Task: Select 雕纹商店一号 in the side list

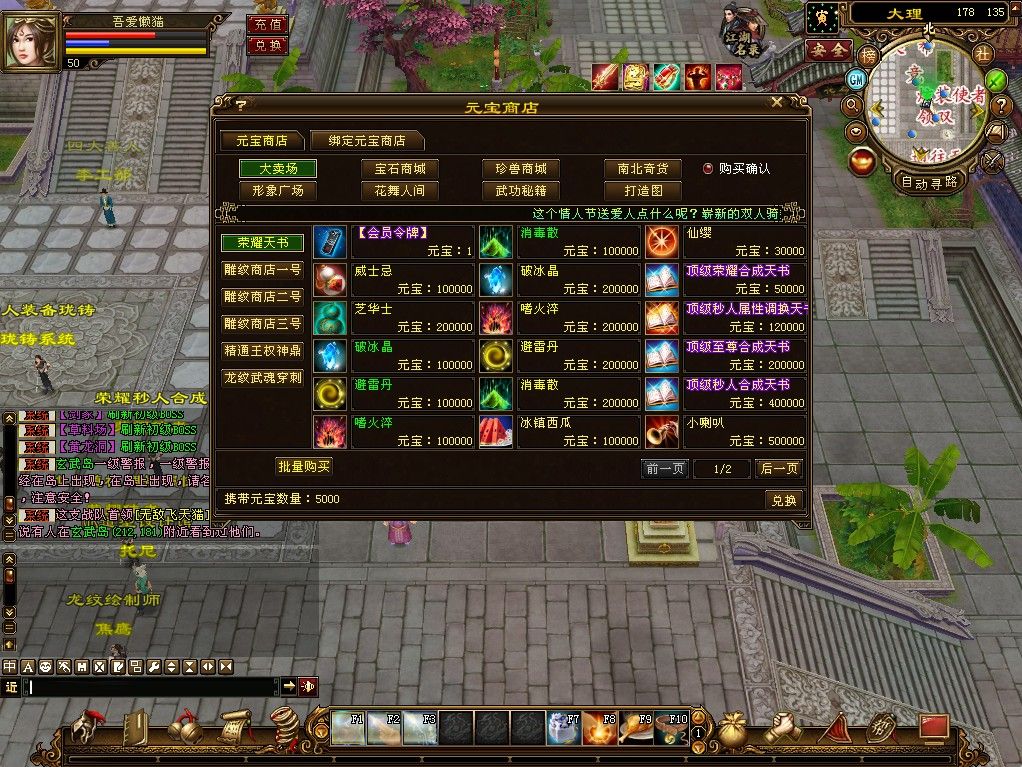Action: coord(262,270)
